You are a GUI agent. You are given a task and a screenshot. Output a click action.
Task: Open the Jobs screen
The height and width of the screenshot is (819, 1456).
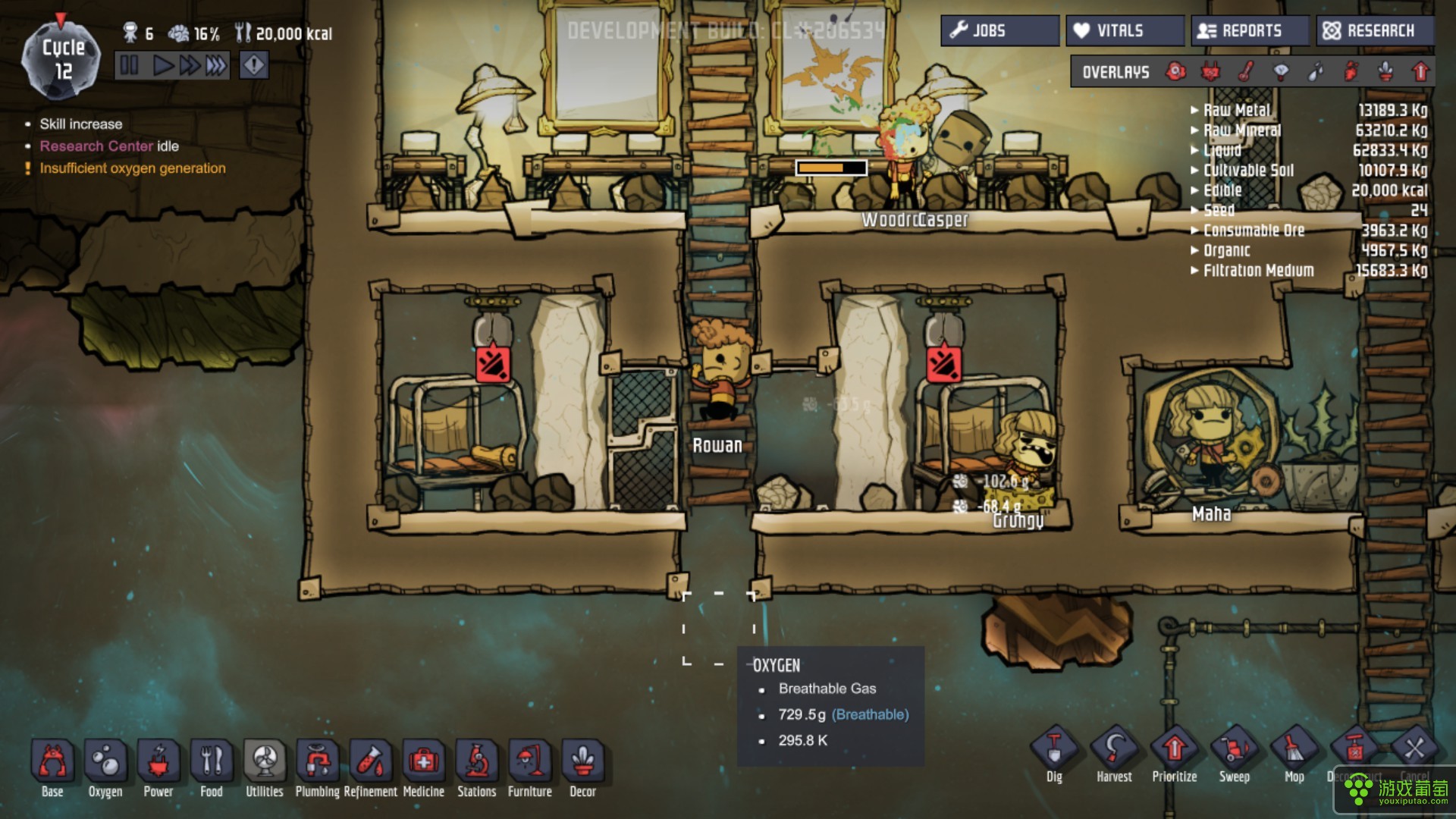999,31
